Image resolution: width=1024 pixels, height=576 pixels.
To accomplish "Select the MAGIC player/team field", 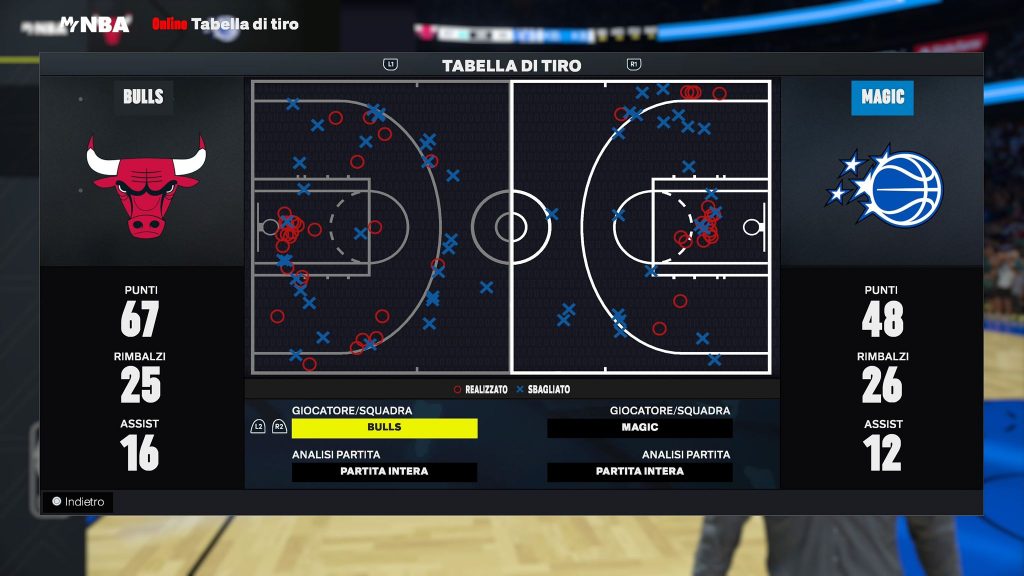I will click(640, 428).
